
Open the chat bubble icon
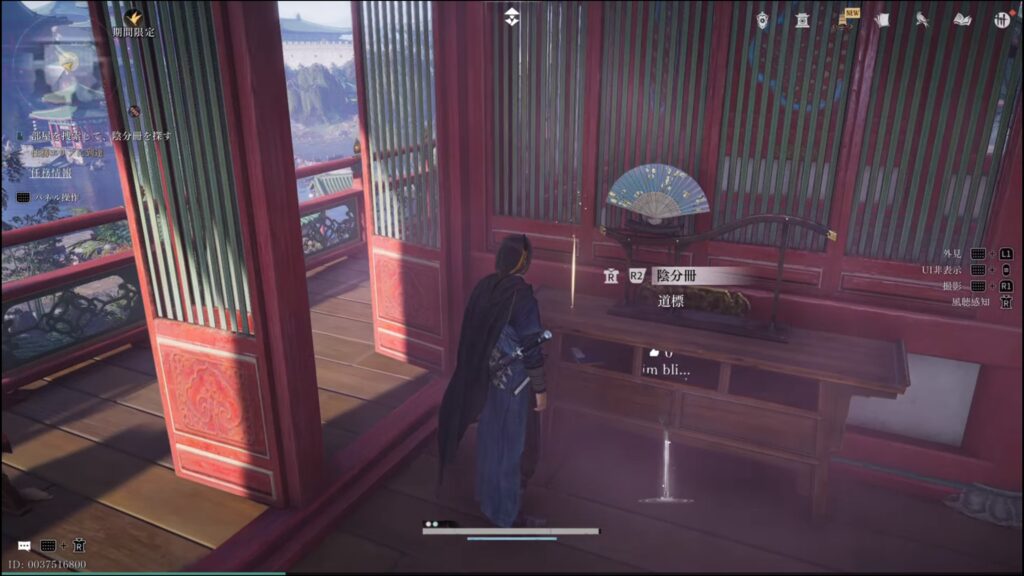coord(24,546)
